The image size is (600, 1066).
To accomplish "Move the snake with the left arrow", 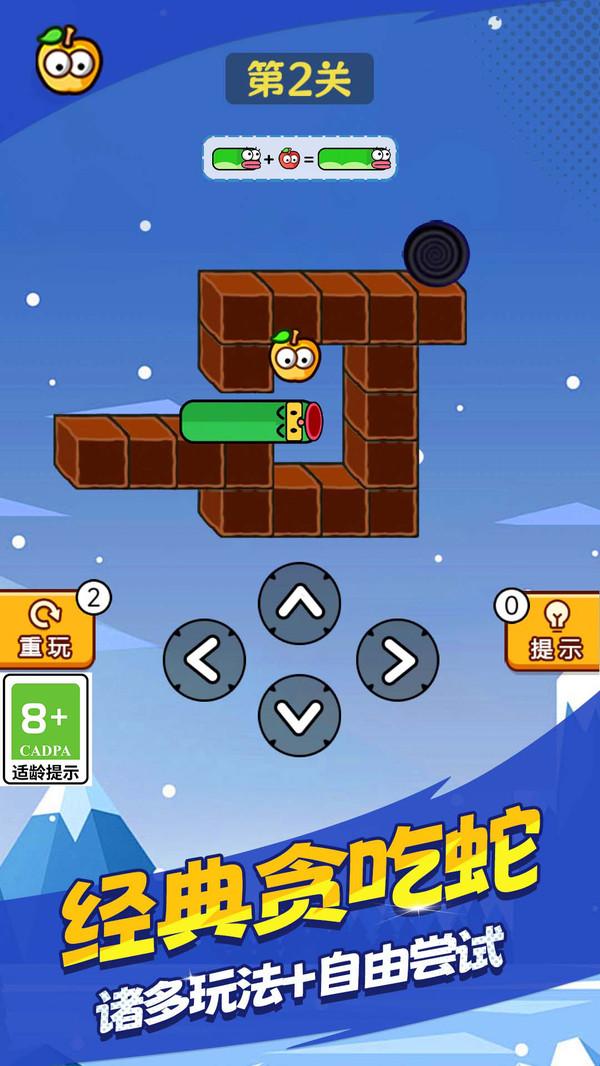I will tap(204, 659).
